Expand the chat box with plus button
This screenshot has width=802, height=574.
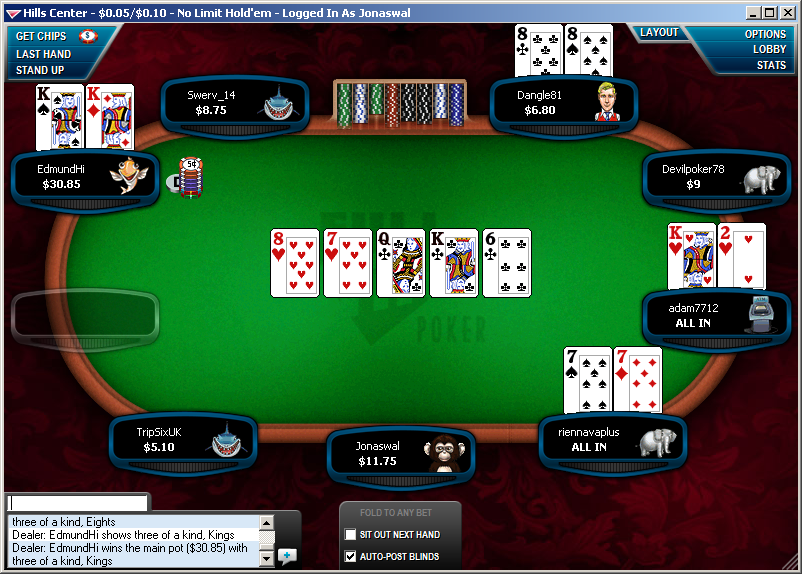point(288,555)
